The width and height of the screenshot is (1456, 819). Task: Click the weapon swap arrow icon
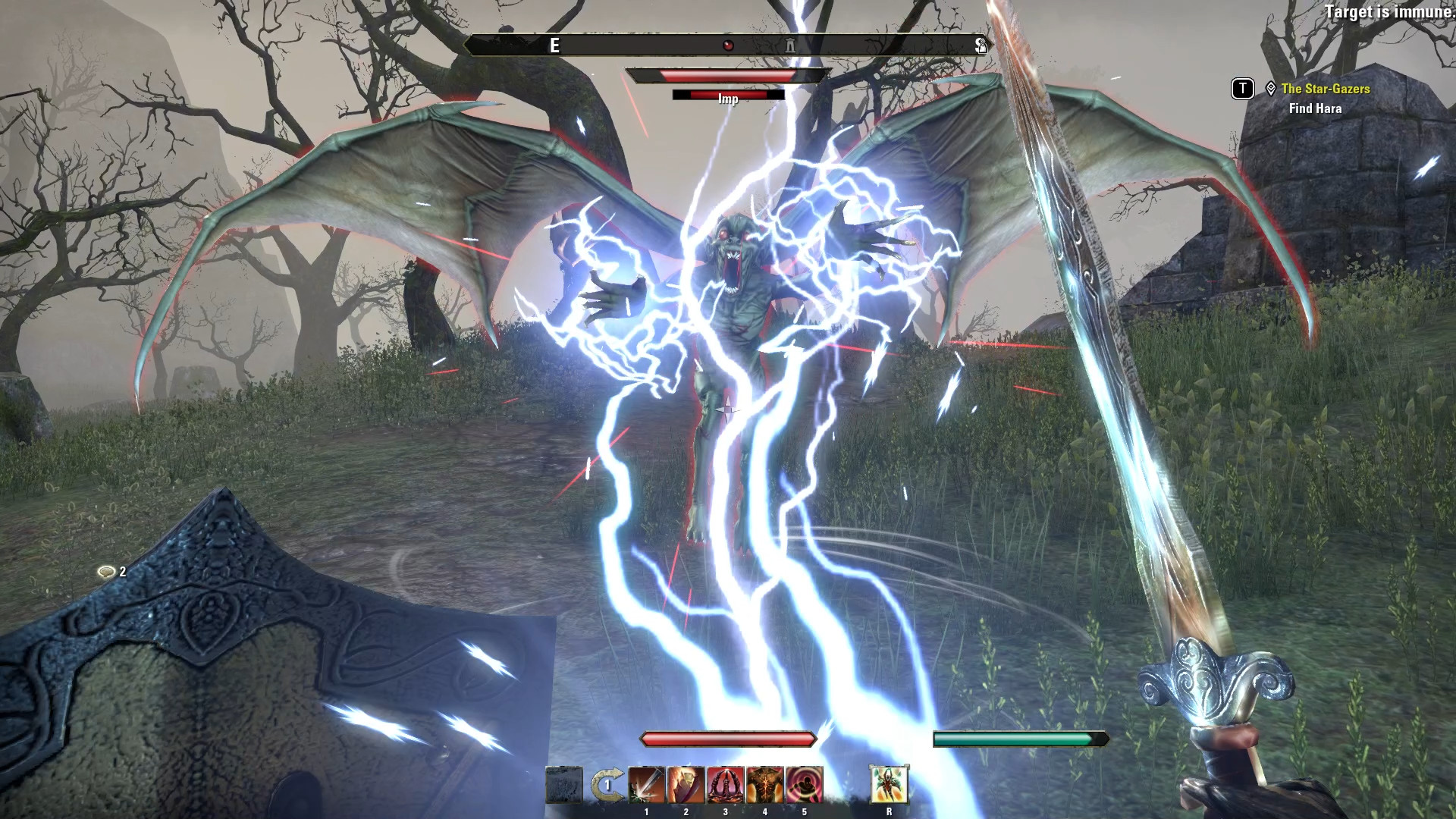607,785
